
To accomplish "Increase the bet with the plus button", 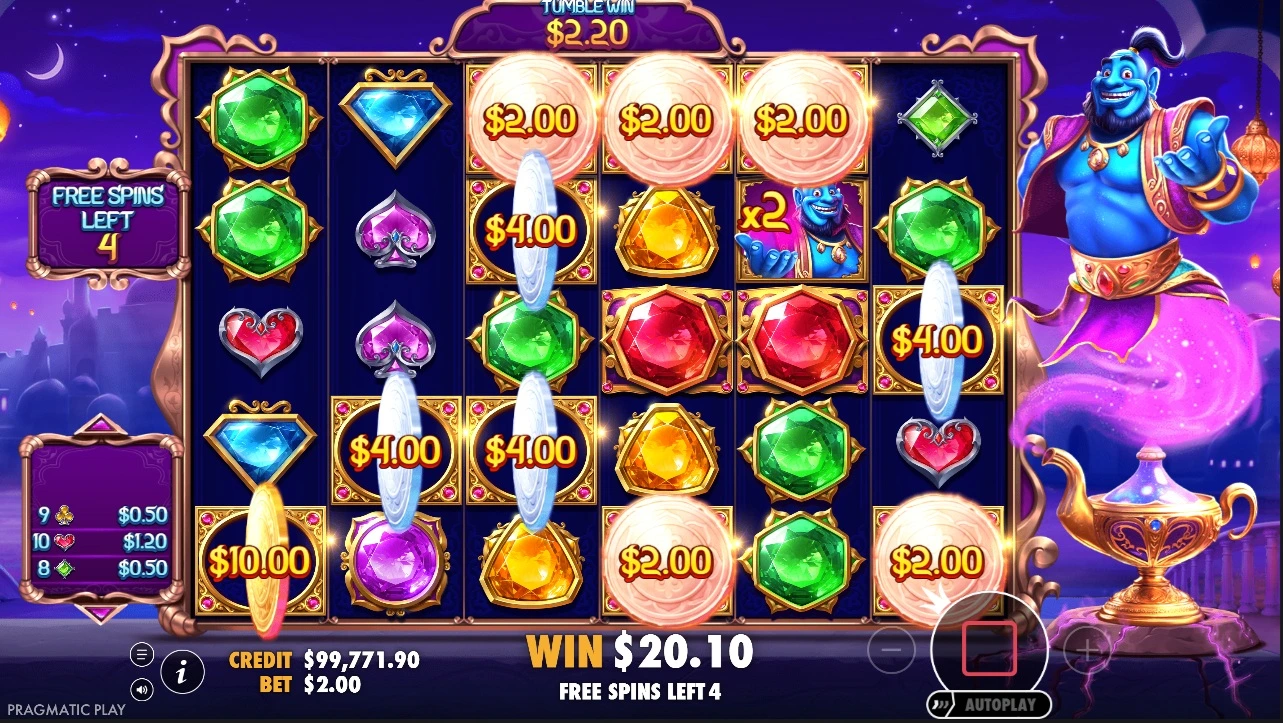I will click(1087, 652).
